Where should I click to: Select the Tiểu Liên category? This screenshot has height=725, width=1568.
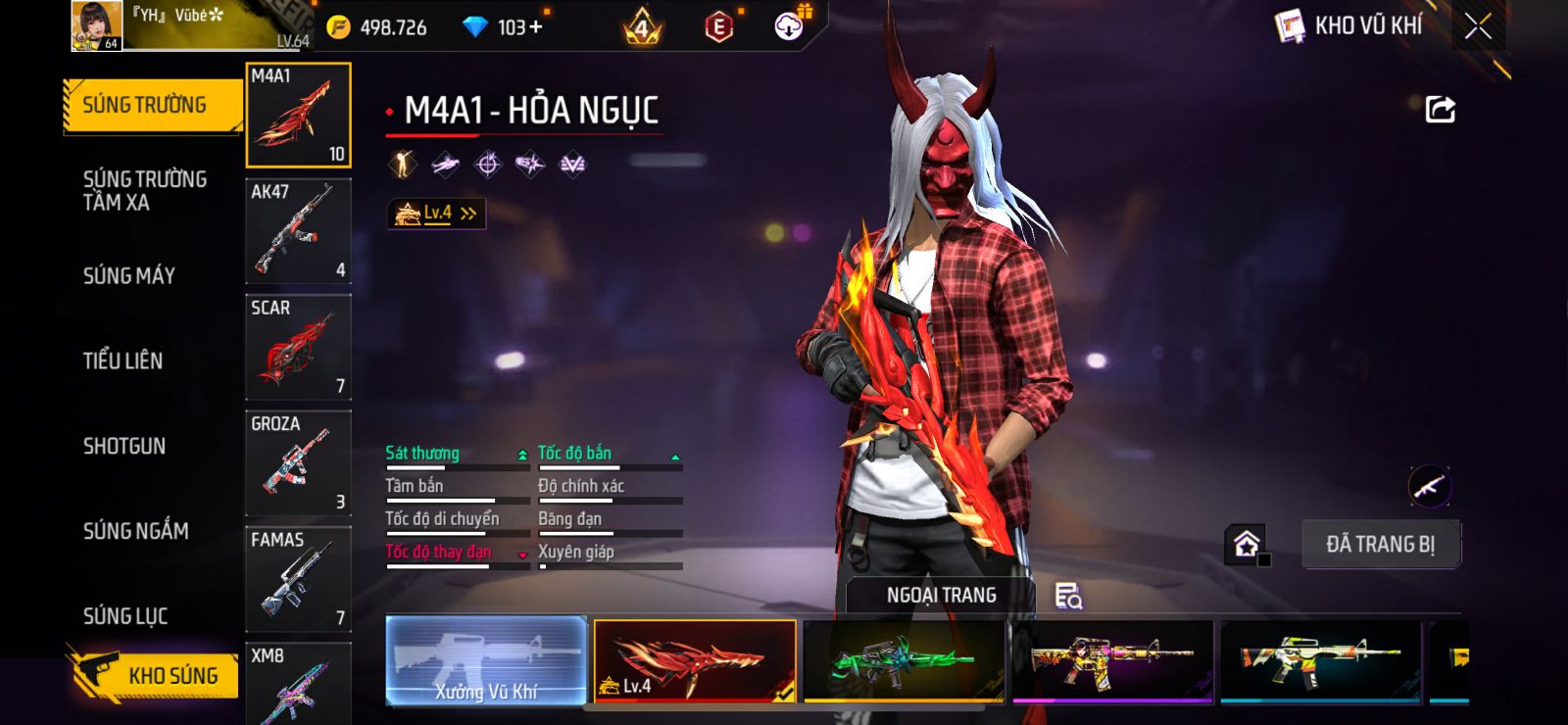coord(122,361)
